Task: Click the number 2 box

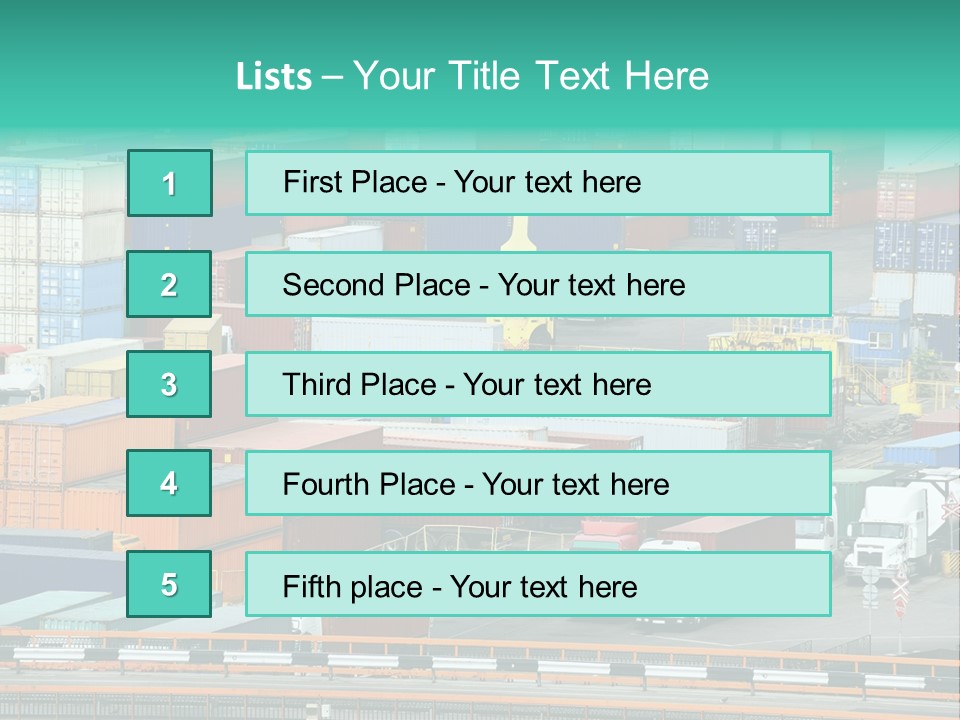Action: 169,284
